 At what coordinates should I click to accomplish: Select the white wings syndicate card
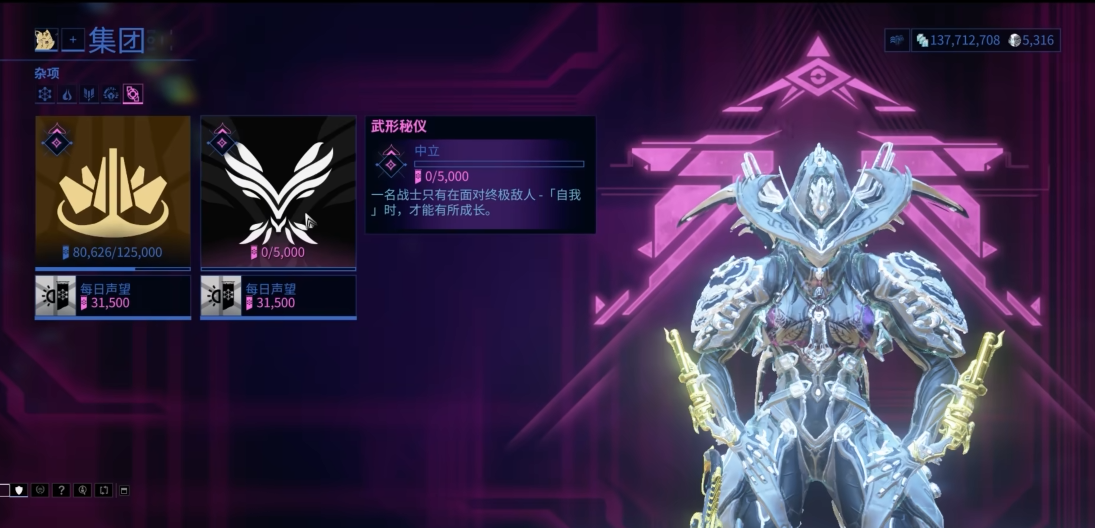coord(278,192)
